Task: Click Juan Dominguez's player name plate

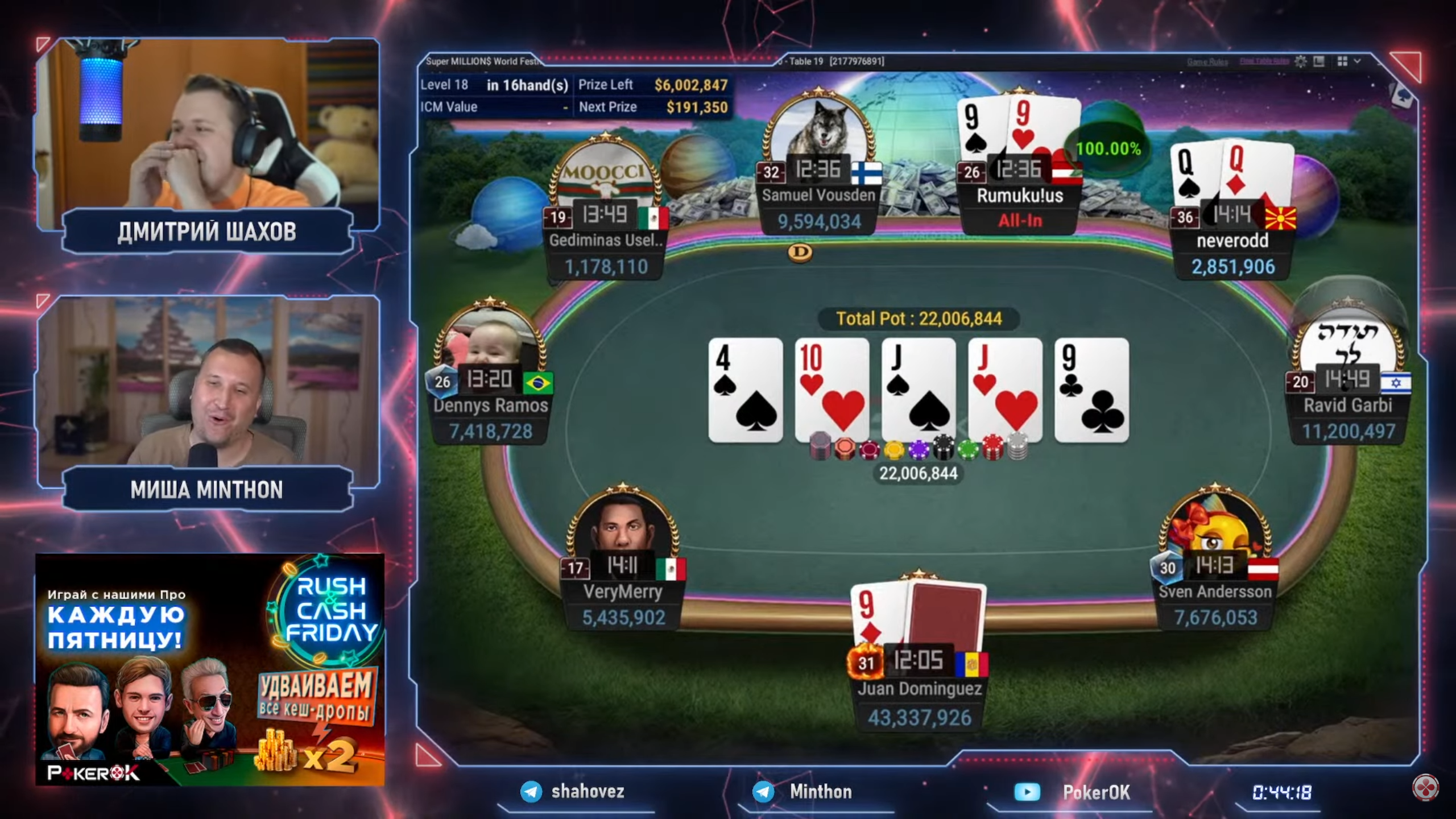Action: pos(919,689)
